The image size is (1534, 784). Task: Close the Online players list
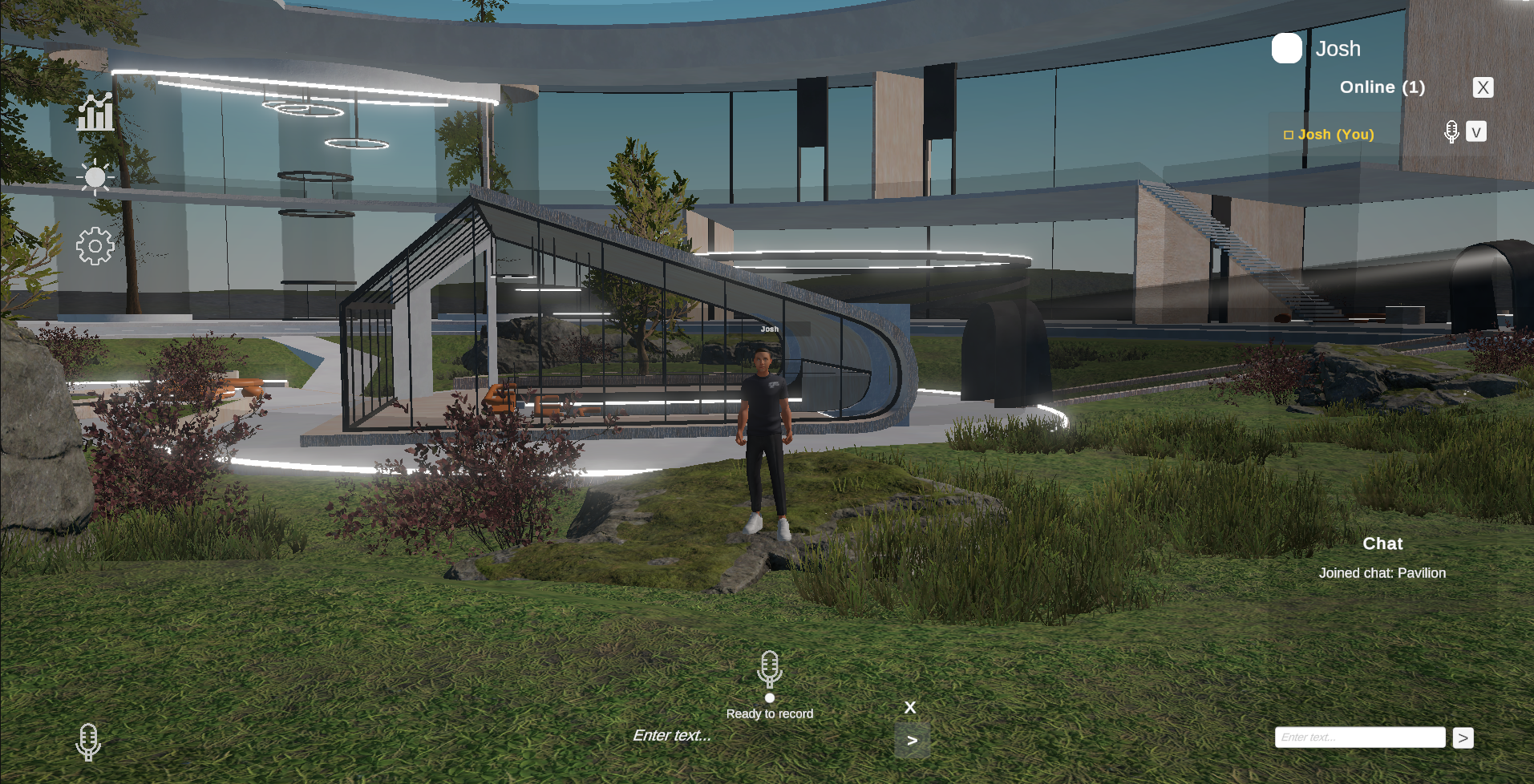tap(1483, 87)
